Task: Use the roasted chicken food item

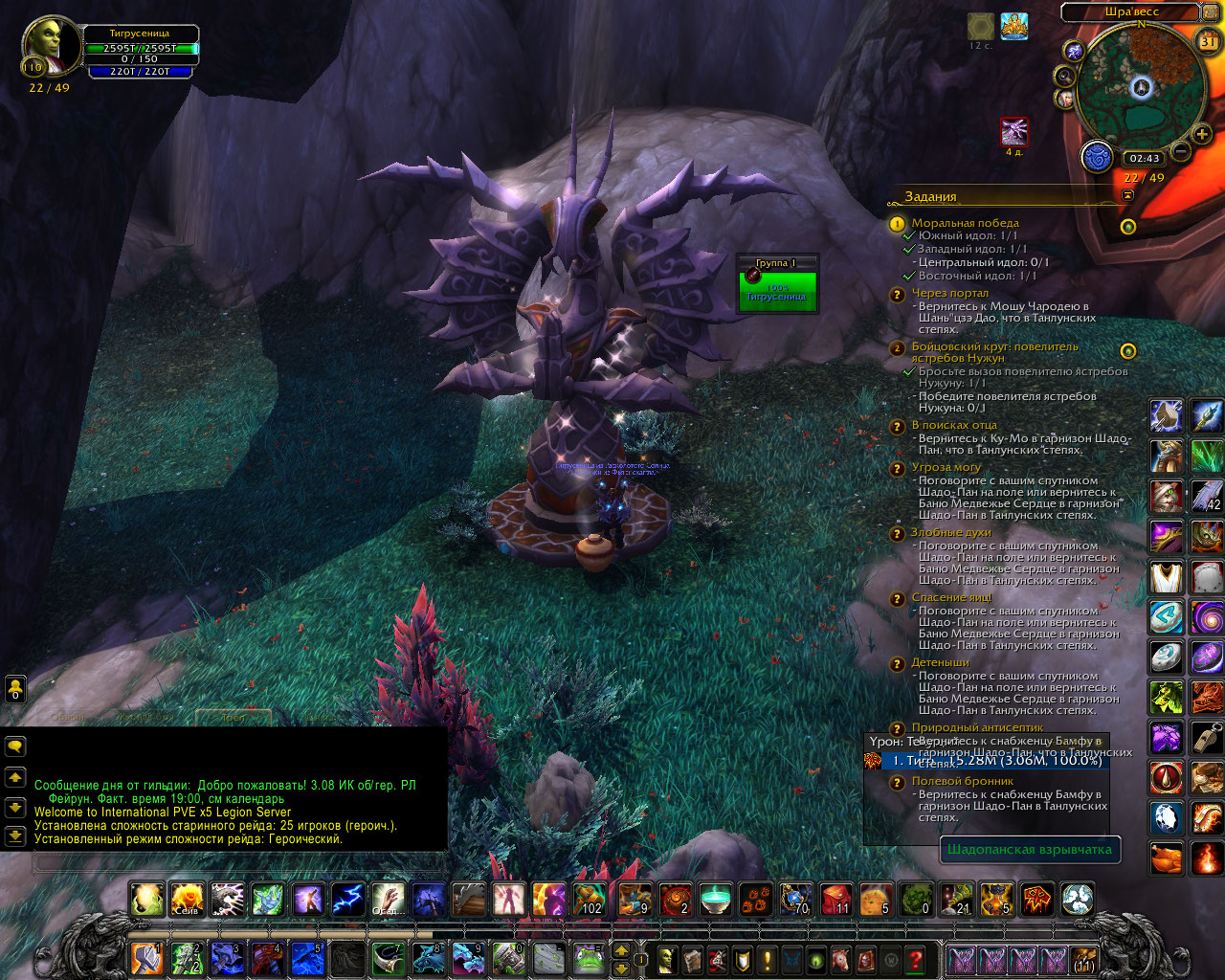Action: [x=1166, y=858]
